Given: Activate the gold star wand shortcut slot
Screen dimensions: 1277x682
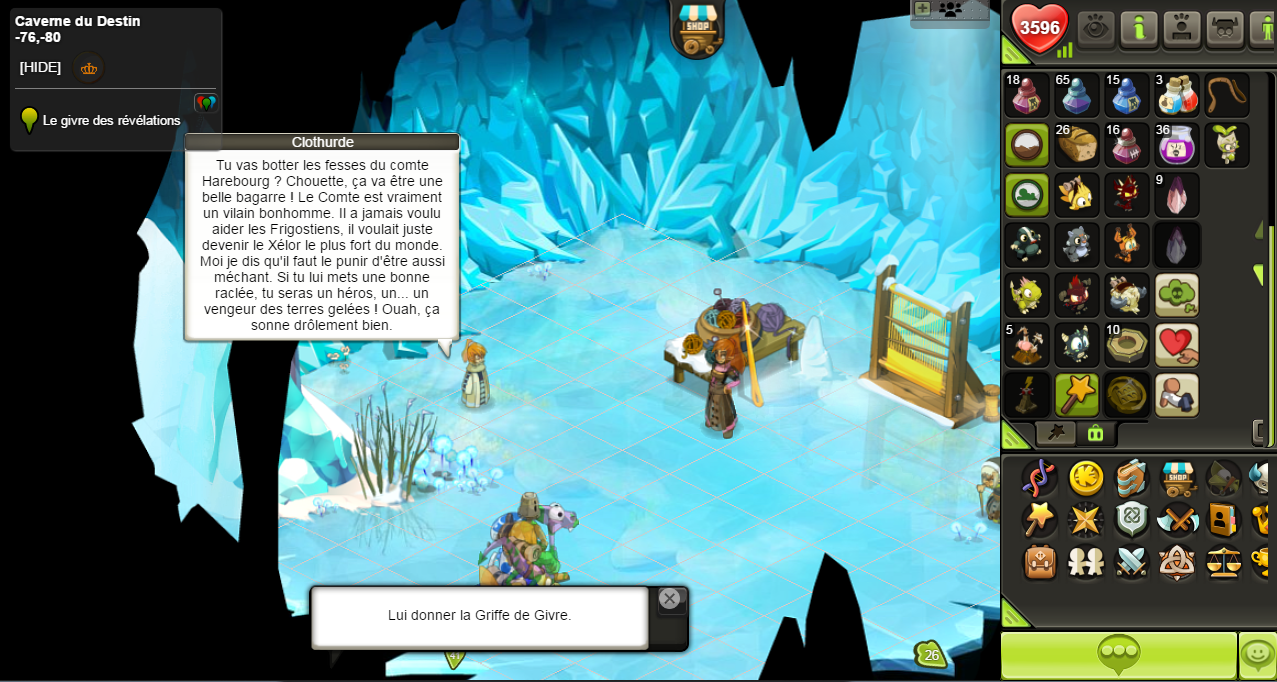Looking at the screenshot, I should pyautogui.click(x=1077, y=395).
